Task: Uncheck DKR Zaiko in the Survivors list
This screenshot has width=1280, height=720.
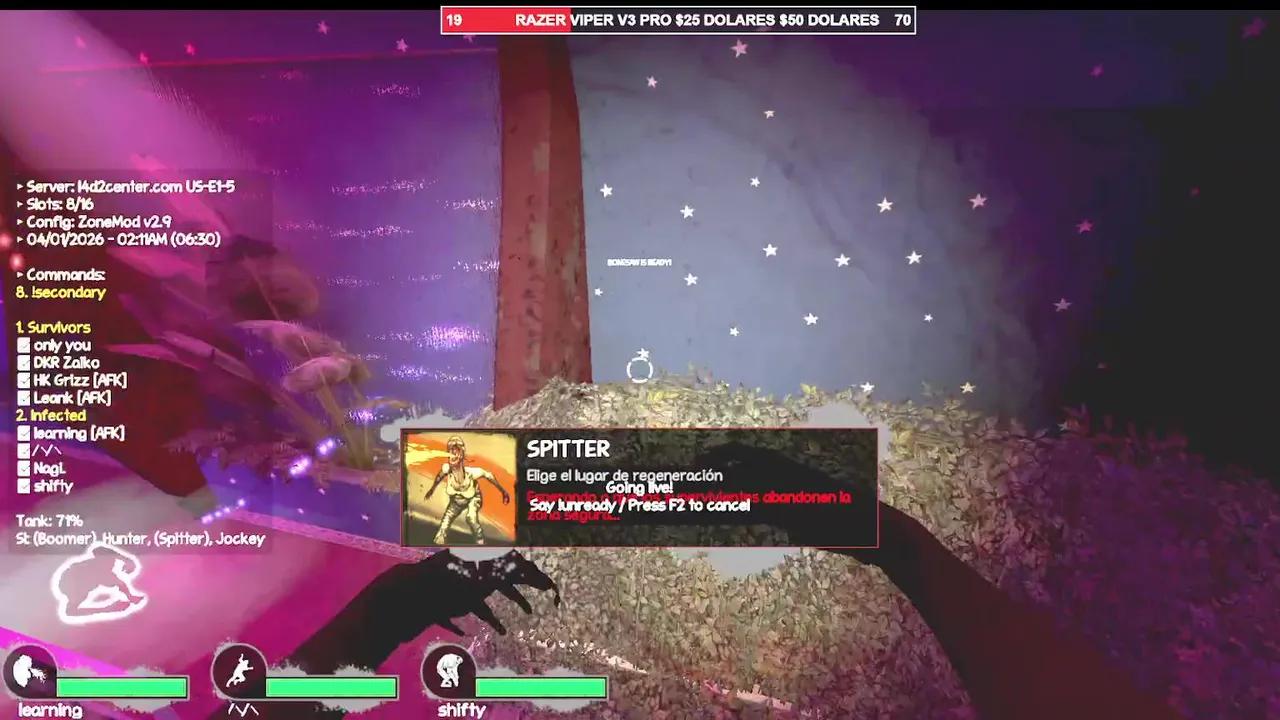Action: [x=22, y=363]
